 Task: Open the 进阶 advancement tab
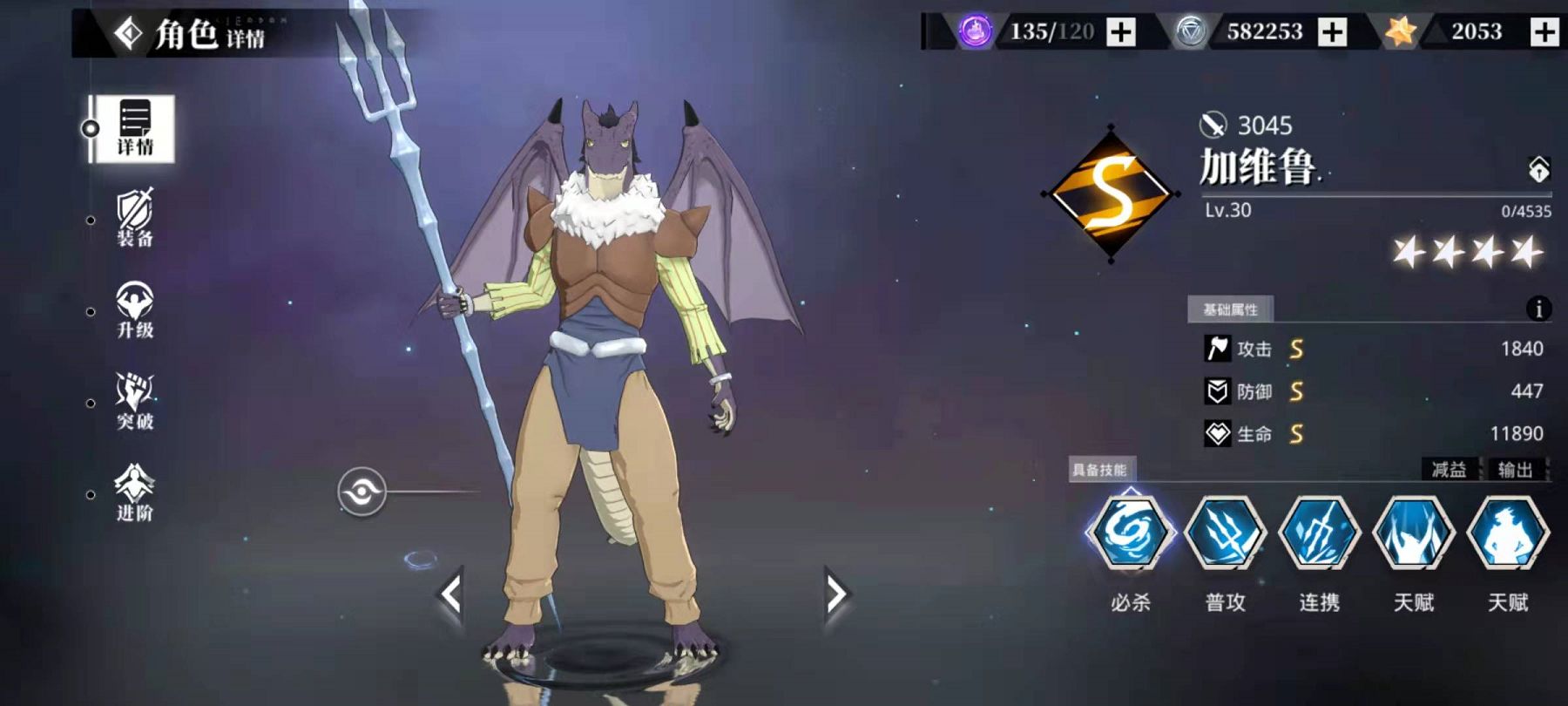click(x=134, y=493)
